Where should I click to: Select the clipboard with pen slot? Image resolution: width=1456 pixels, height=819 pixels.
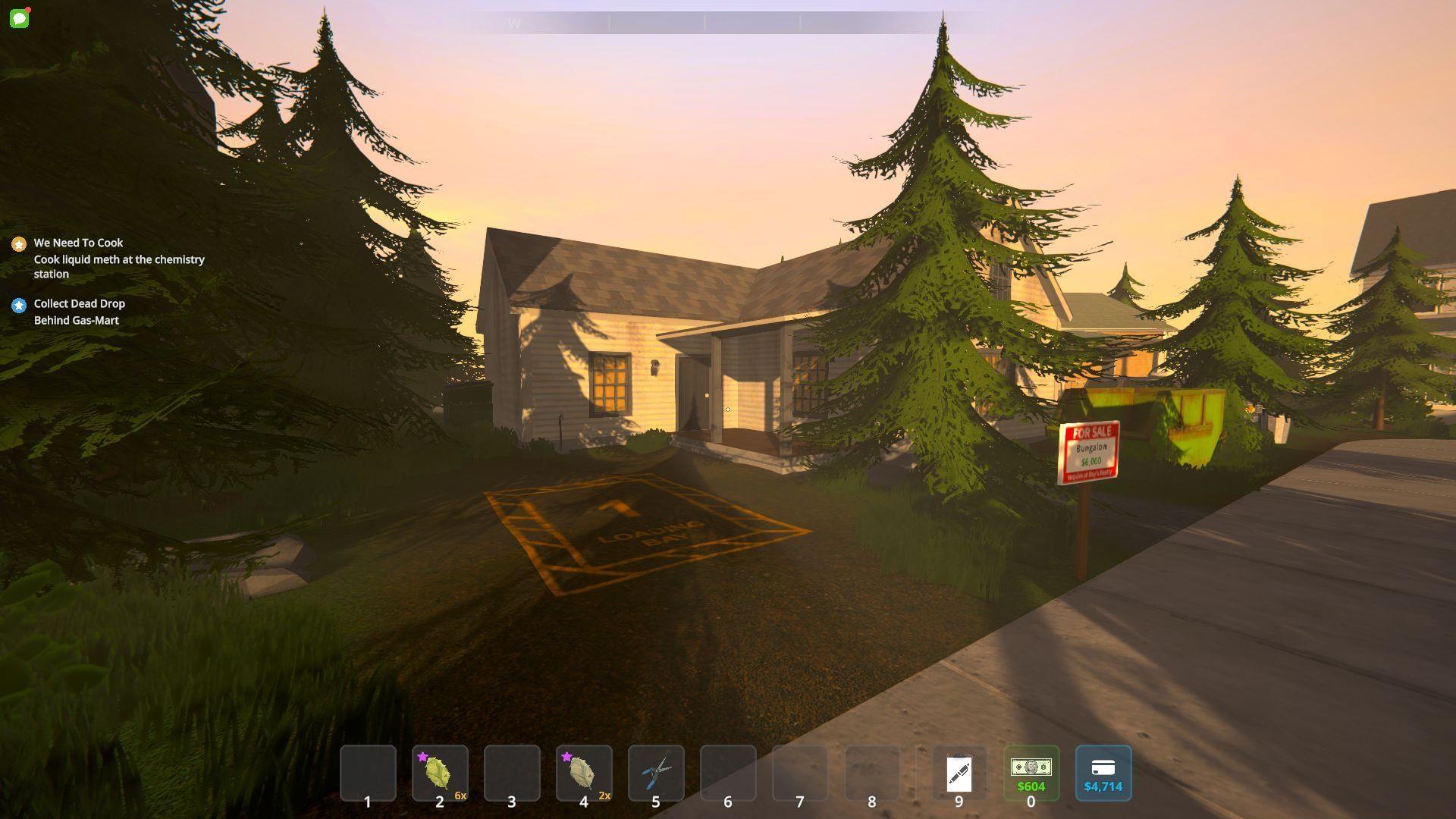click(959, 773)
